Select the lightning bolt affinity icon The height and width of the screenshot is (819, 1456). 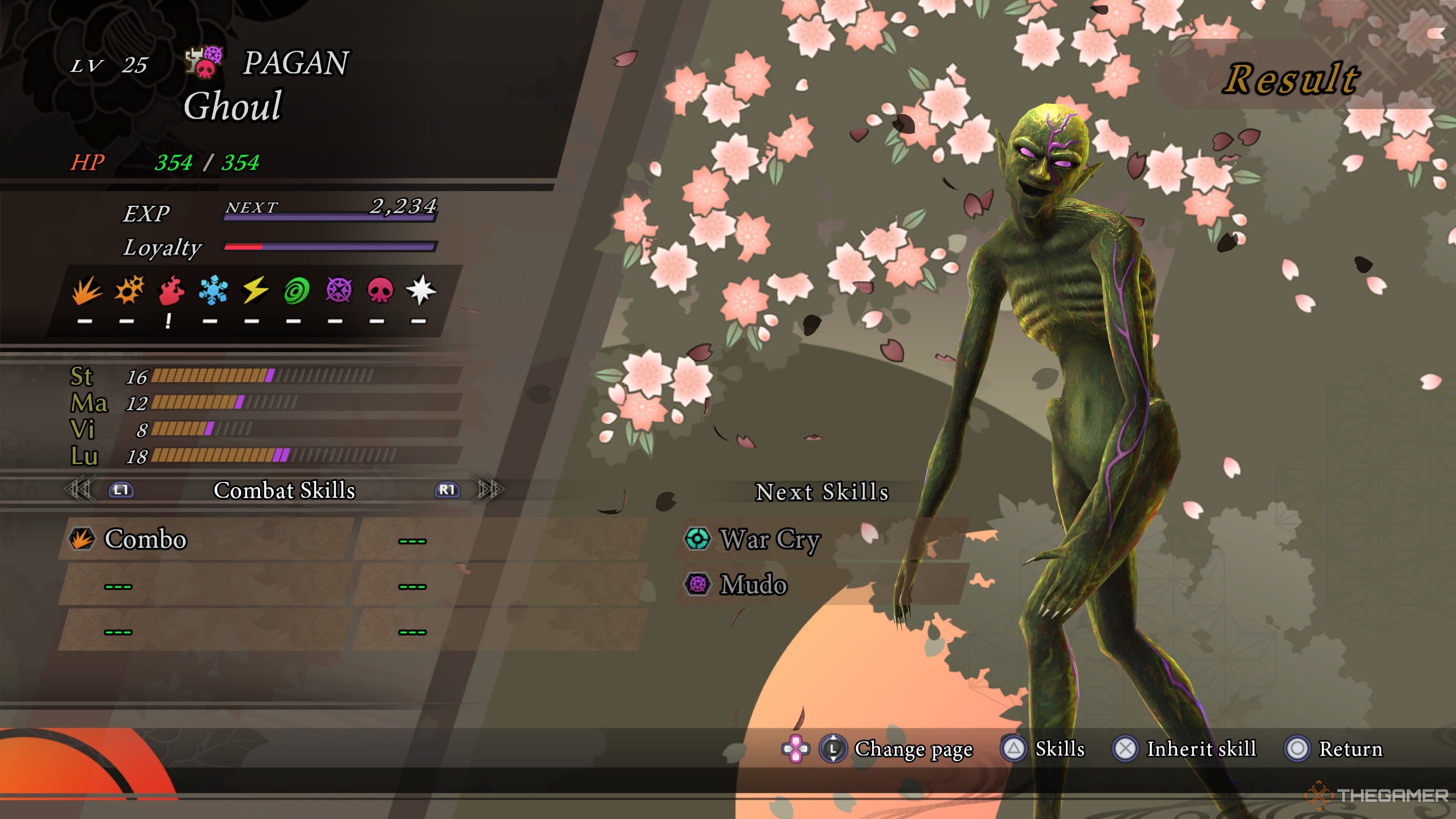tap(255, 290)
